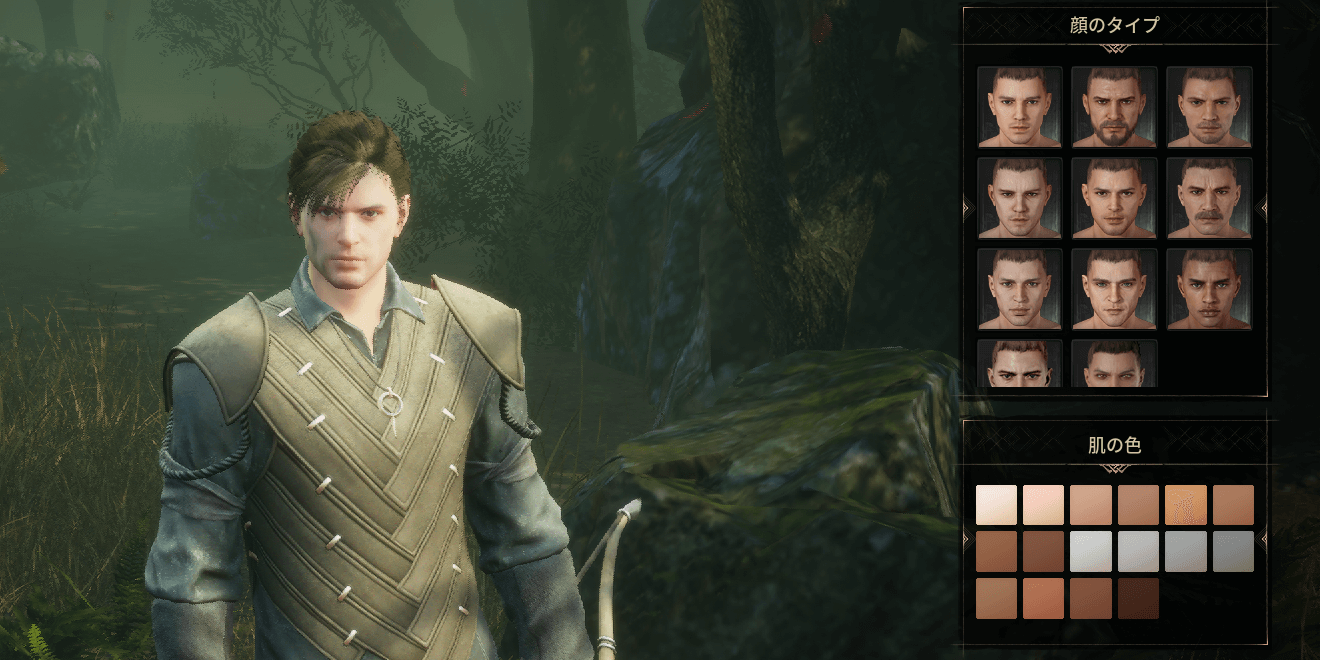This screenshot has height=660, width=1320.
Task: Choose the darkest brown skin color
Action: pos(1138,598)
